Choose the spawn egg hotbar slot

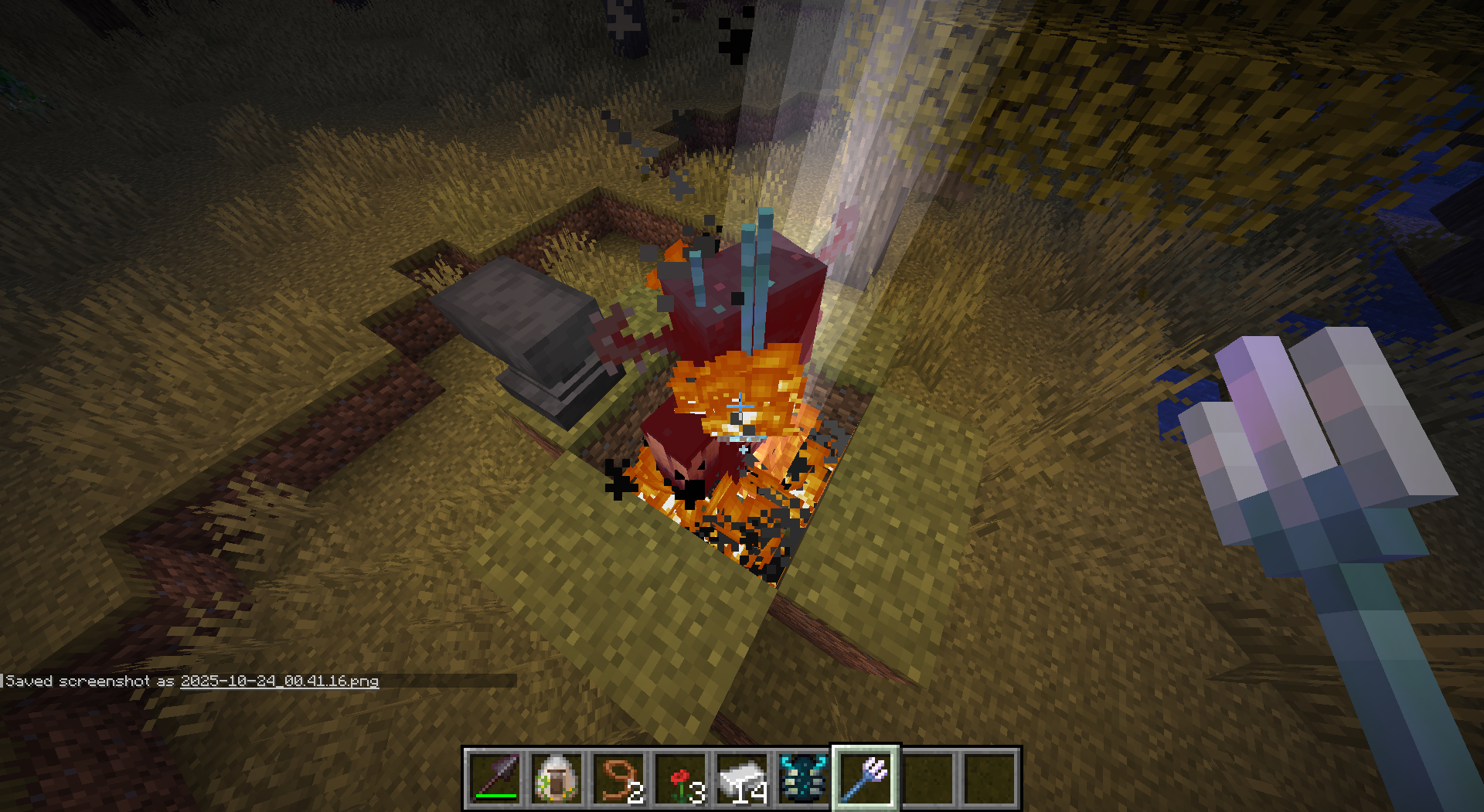coord(556,778)
